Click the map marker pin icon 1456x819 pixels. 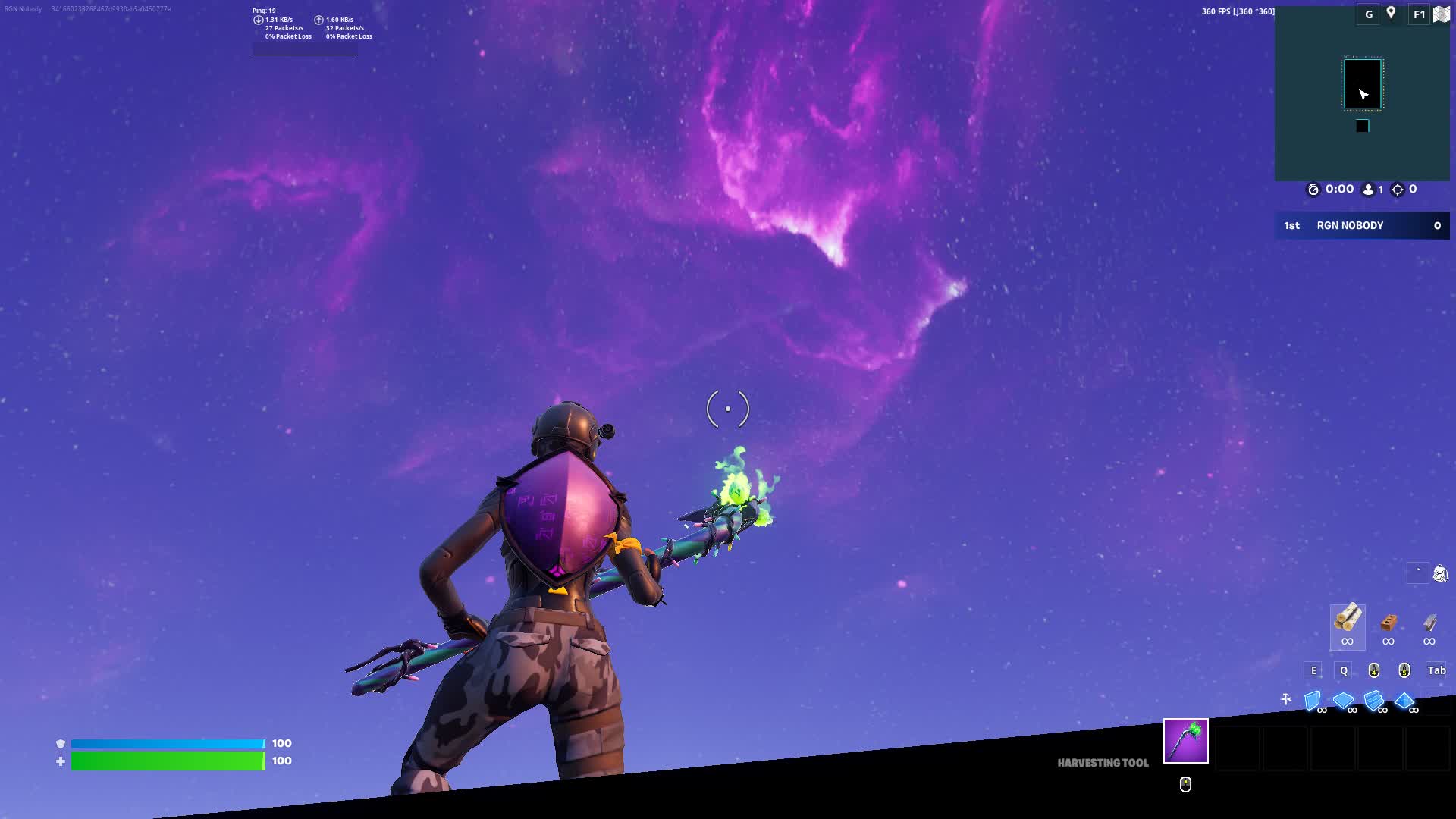(1391, 13)
